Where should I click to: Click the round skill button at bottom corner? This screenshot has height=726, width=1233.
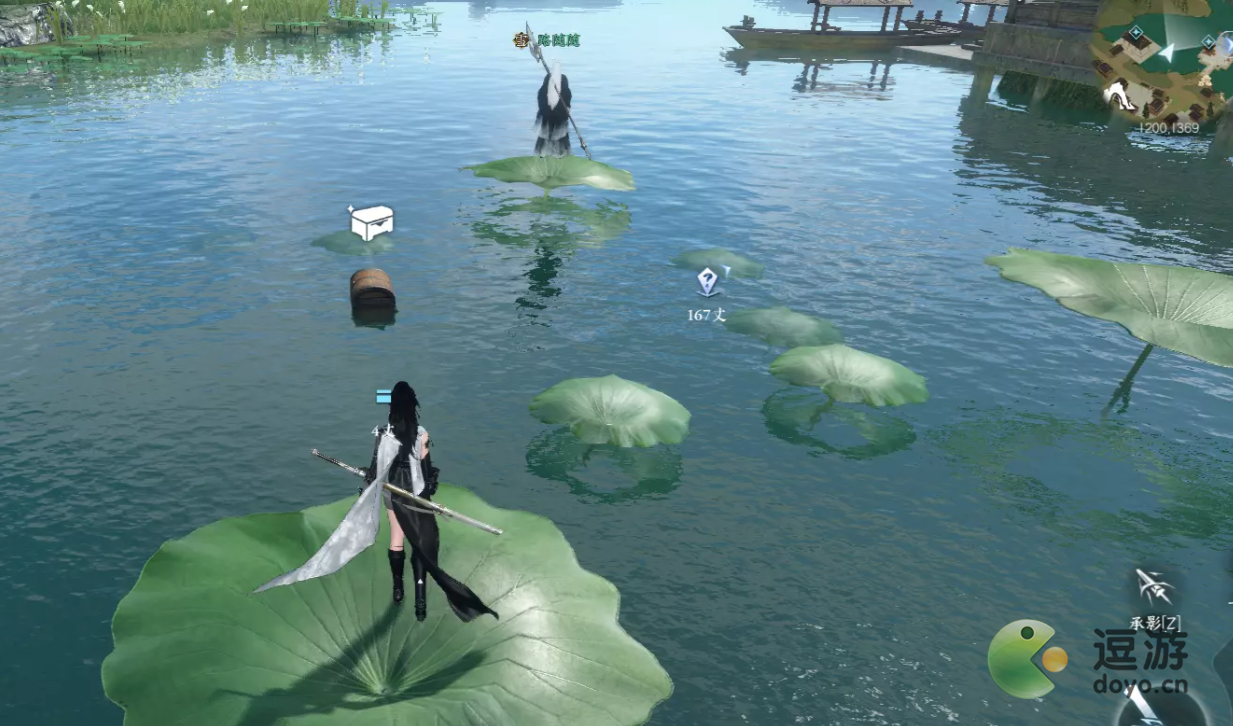tap(1150, 706)
